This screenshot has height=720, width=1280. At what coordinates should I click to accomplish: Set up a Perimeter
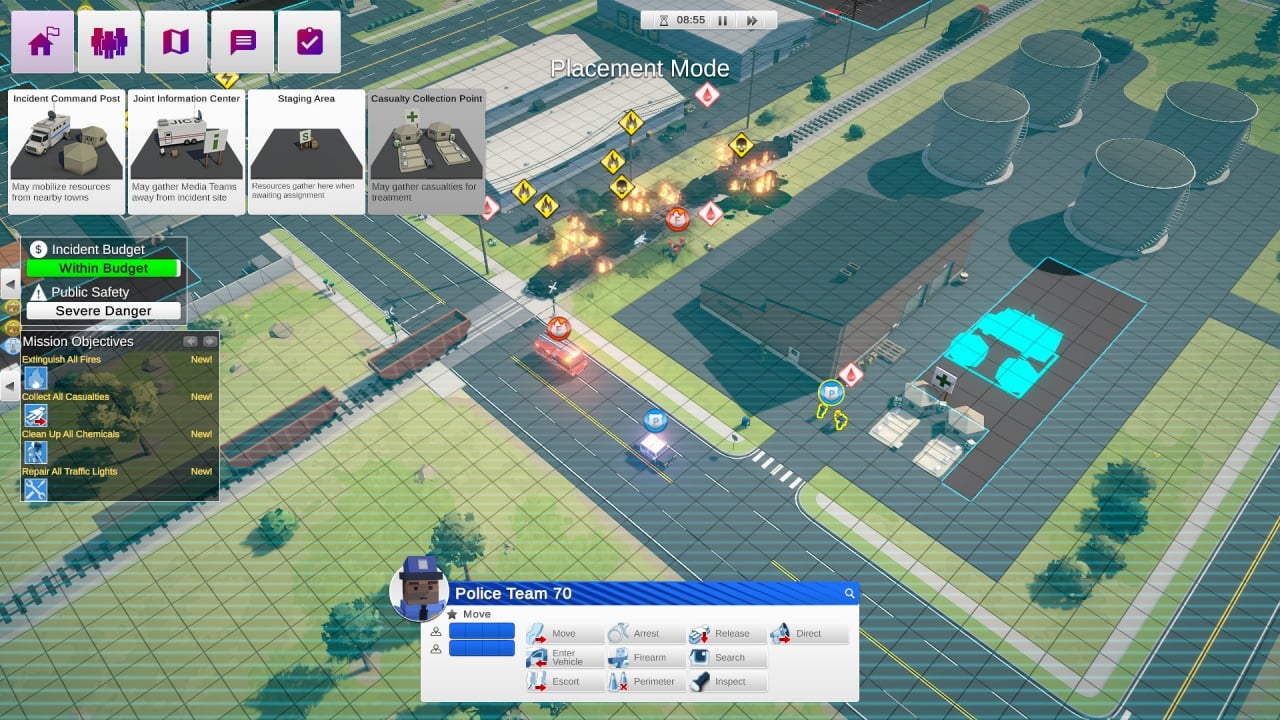(x=646, y=682)
